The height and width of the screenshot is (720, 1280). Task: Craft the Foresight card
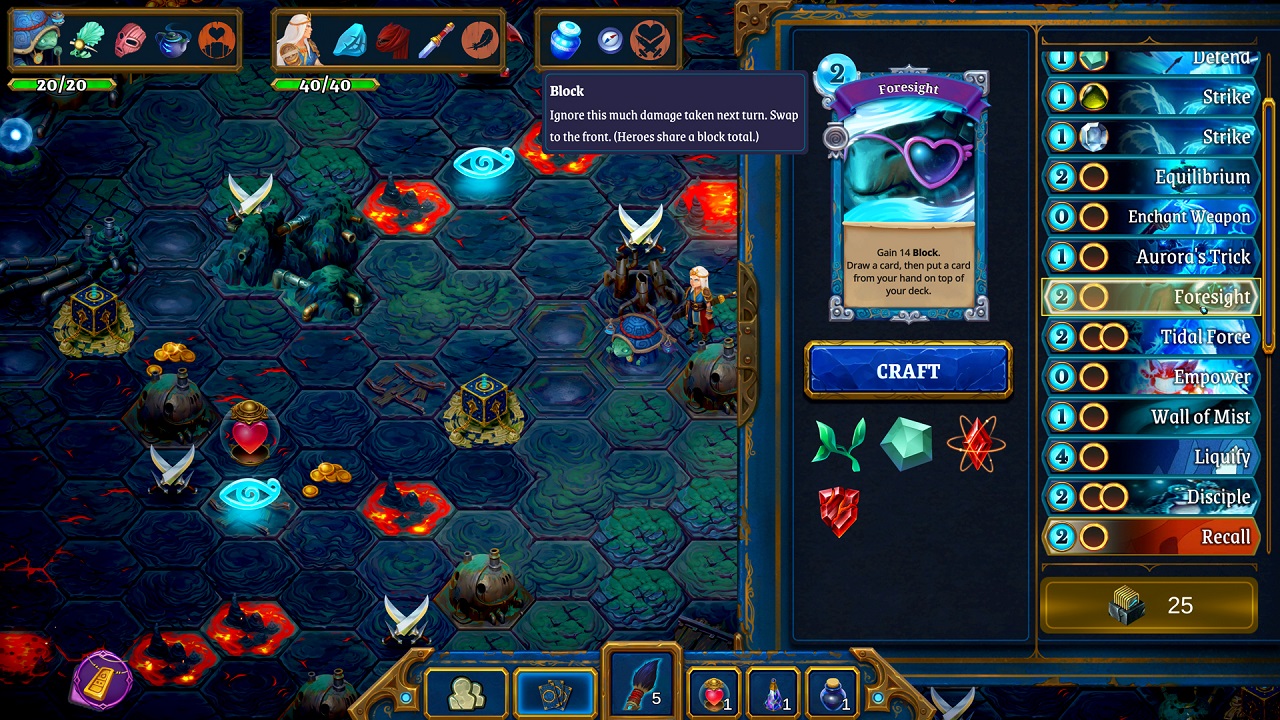click(x=908, y=371)
